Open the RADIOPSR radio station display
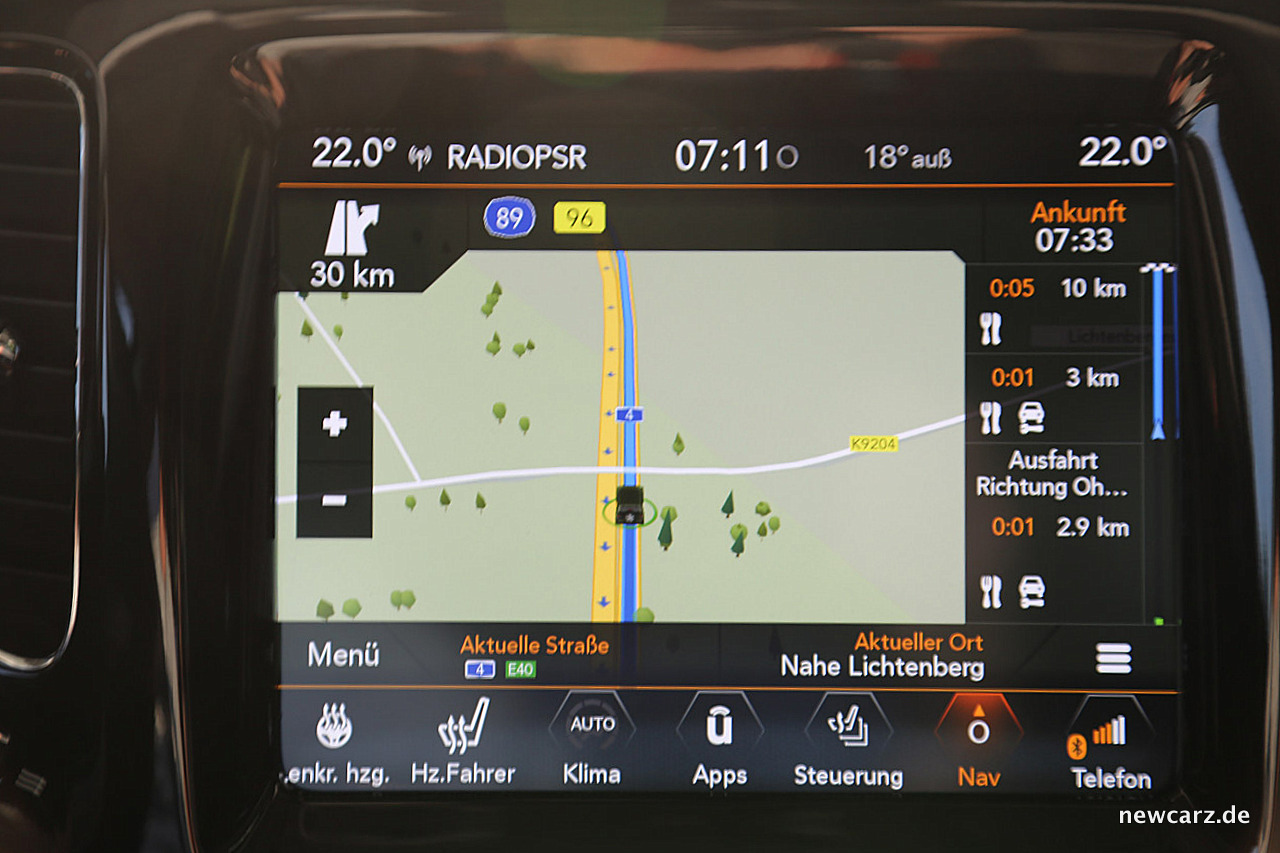The image size is (1280, 853). point(515,157)
